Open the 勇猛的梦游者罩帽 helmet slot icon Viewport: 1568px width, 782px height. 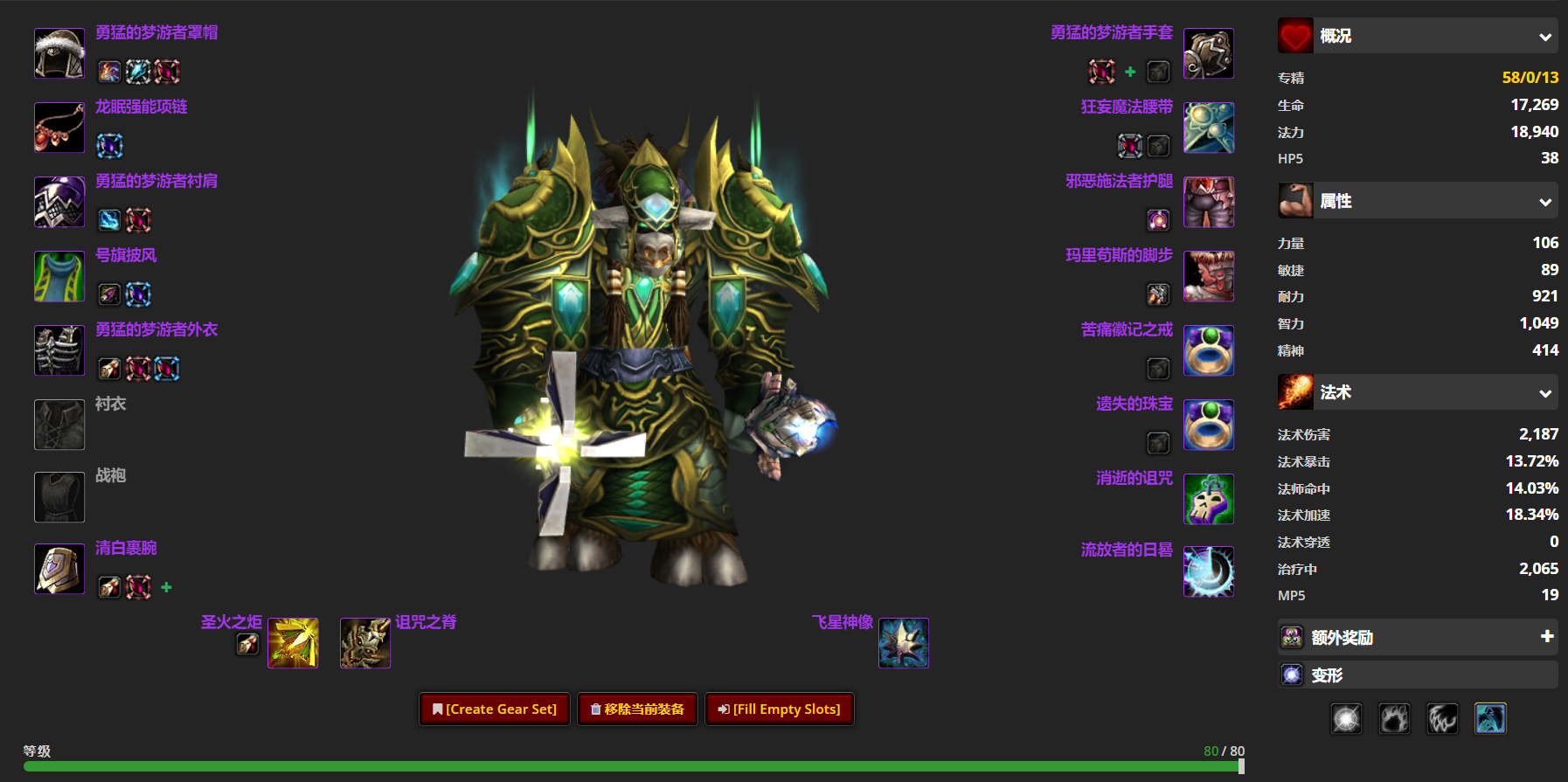point(59,52)
